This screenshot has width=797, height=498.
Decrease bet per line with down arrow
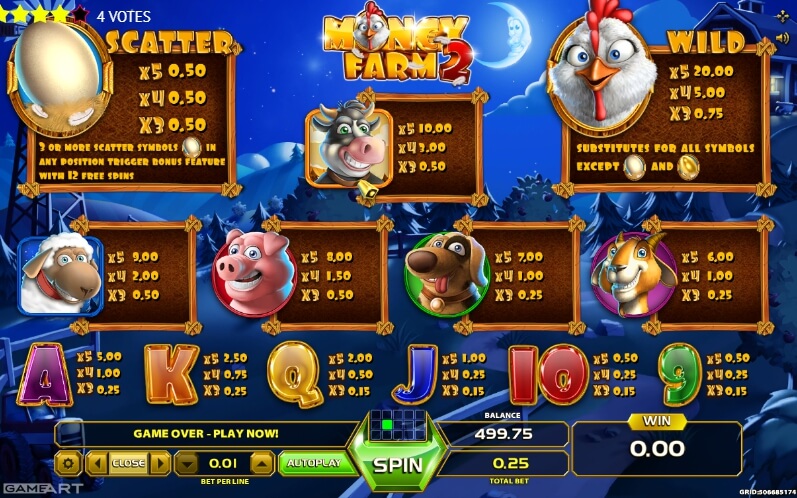coord(186,463)
